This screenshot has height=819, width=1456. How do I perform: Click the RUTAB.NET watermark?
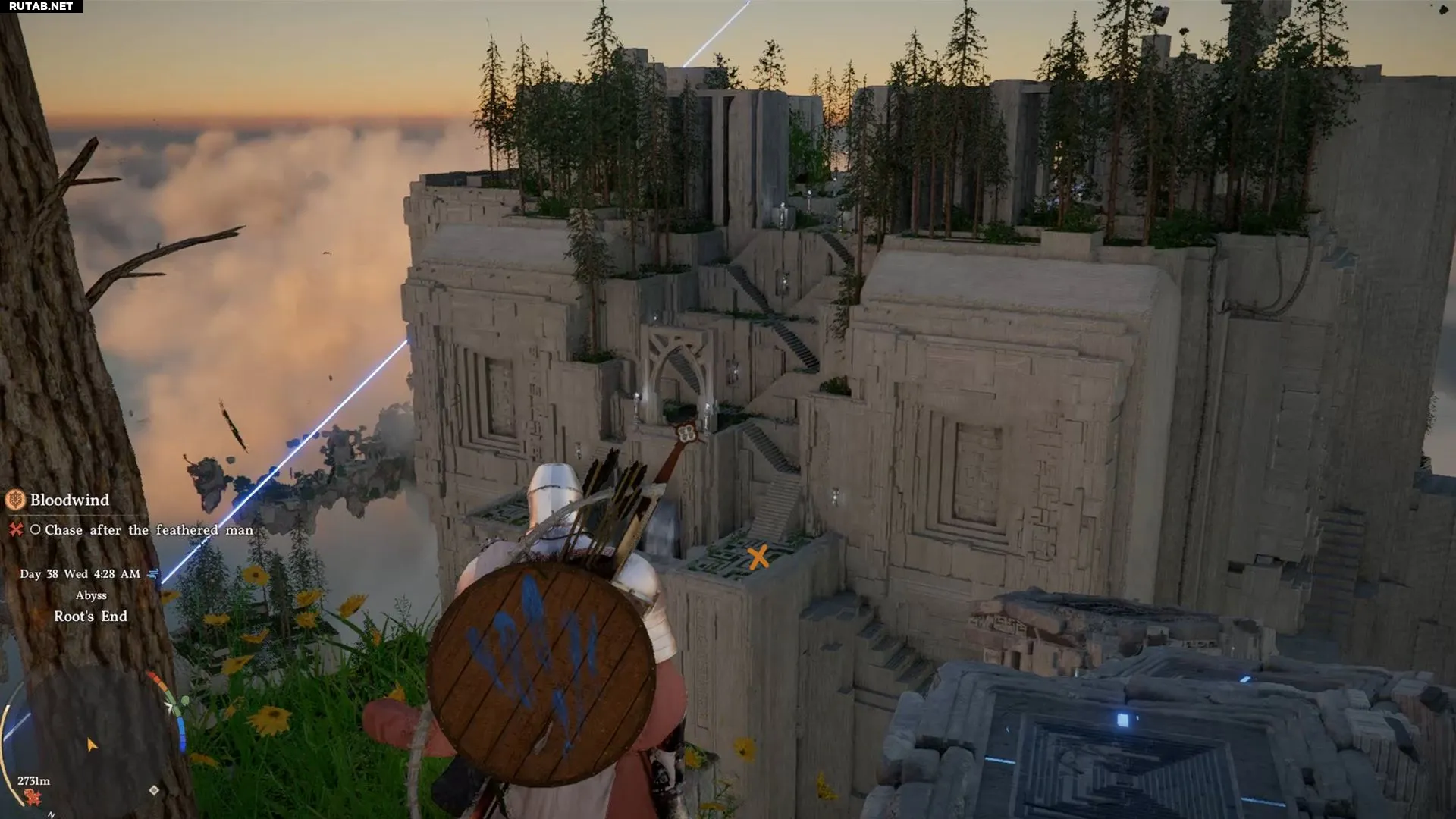[41, 6]
